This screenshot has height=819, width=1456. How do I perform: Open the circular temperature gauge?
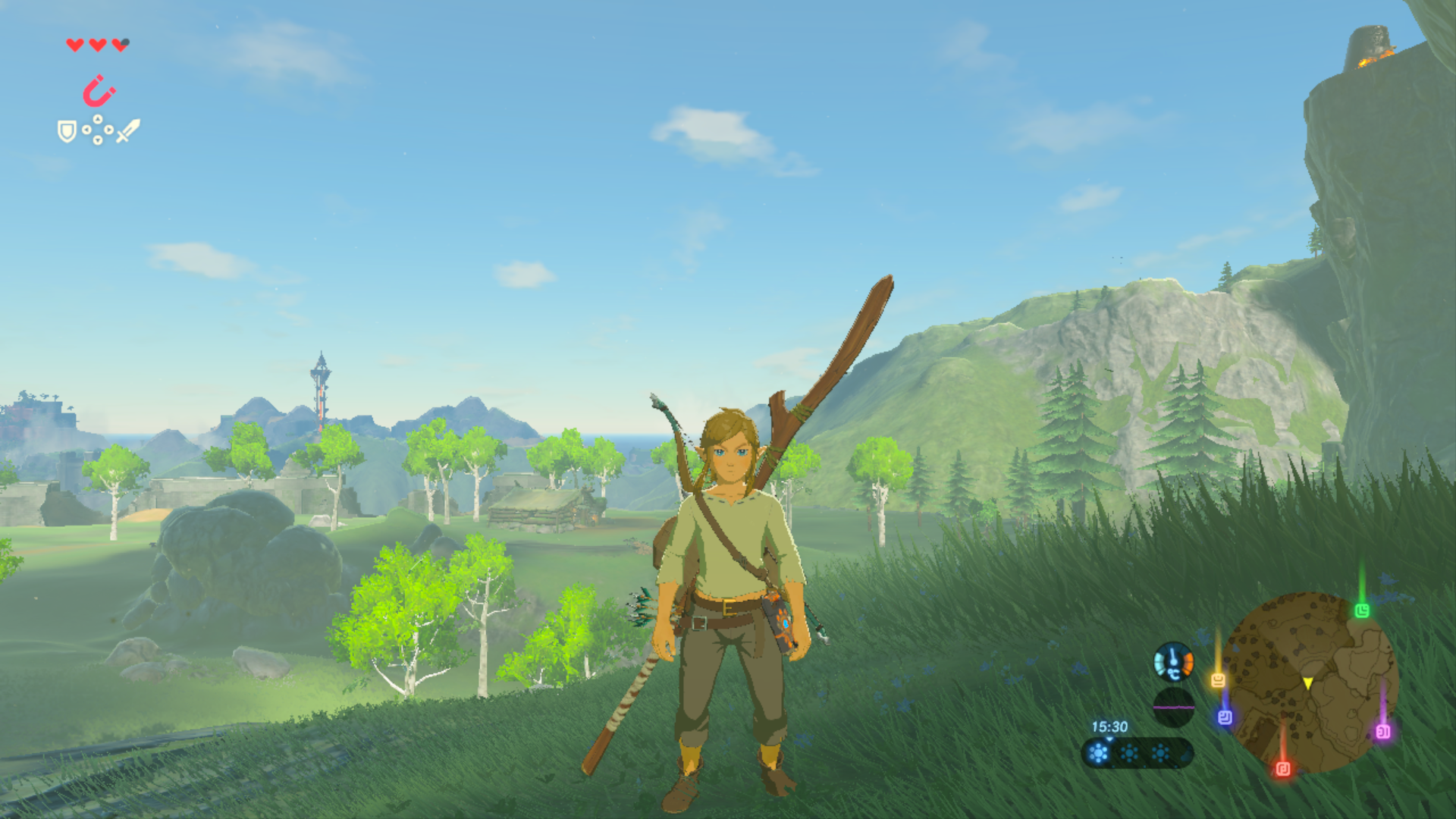coord(1174,664)
